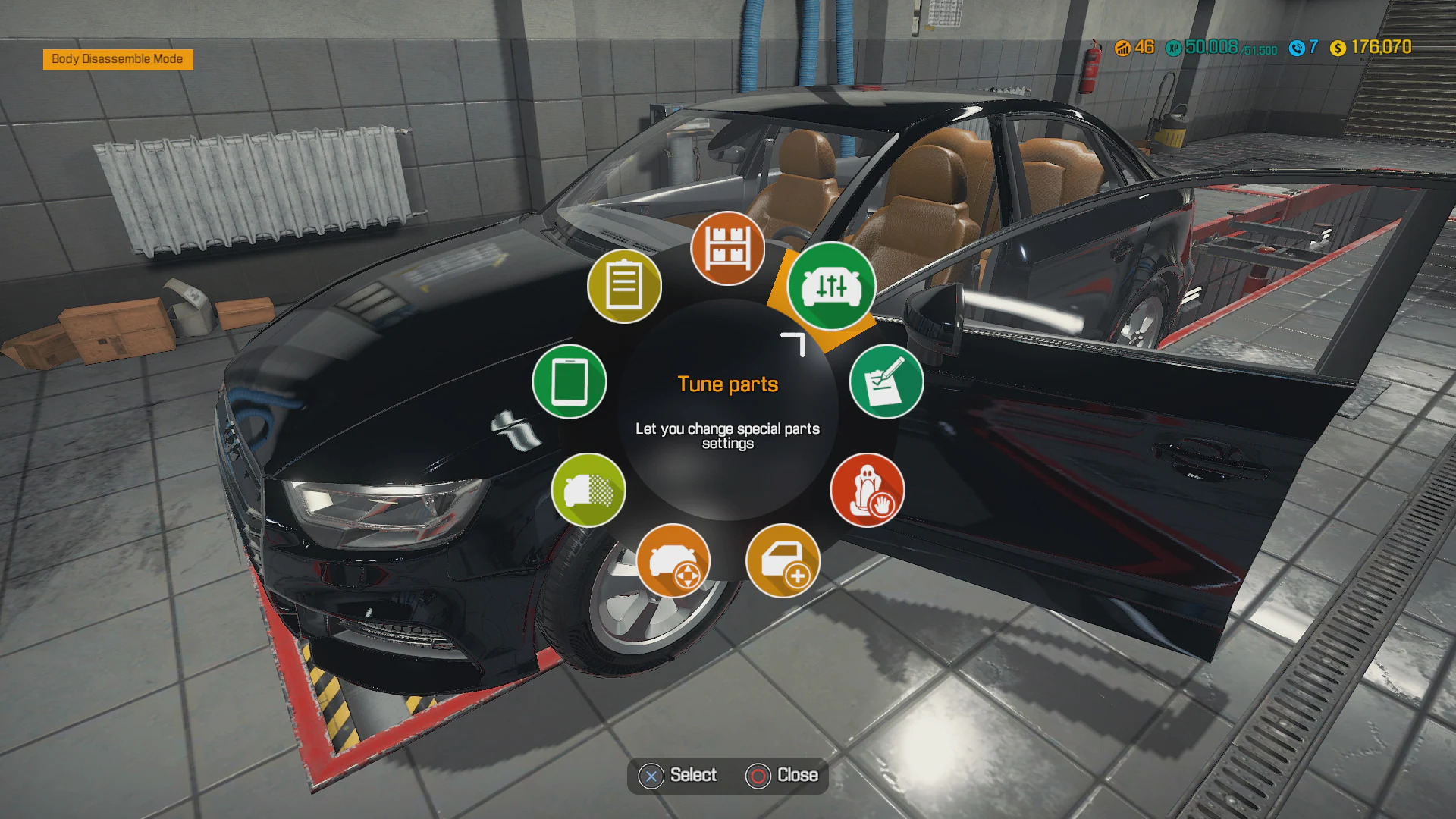Open the car painting icon

(x=589, y=491)
